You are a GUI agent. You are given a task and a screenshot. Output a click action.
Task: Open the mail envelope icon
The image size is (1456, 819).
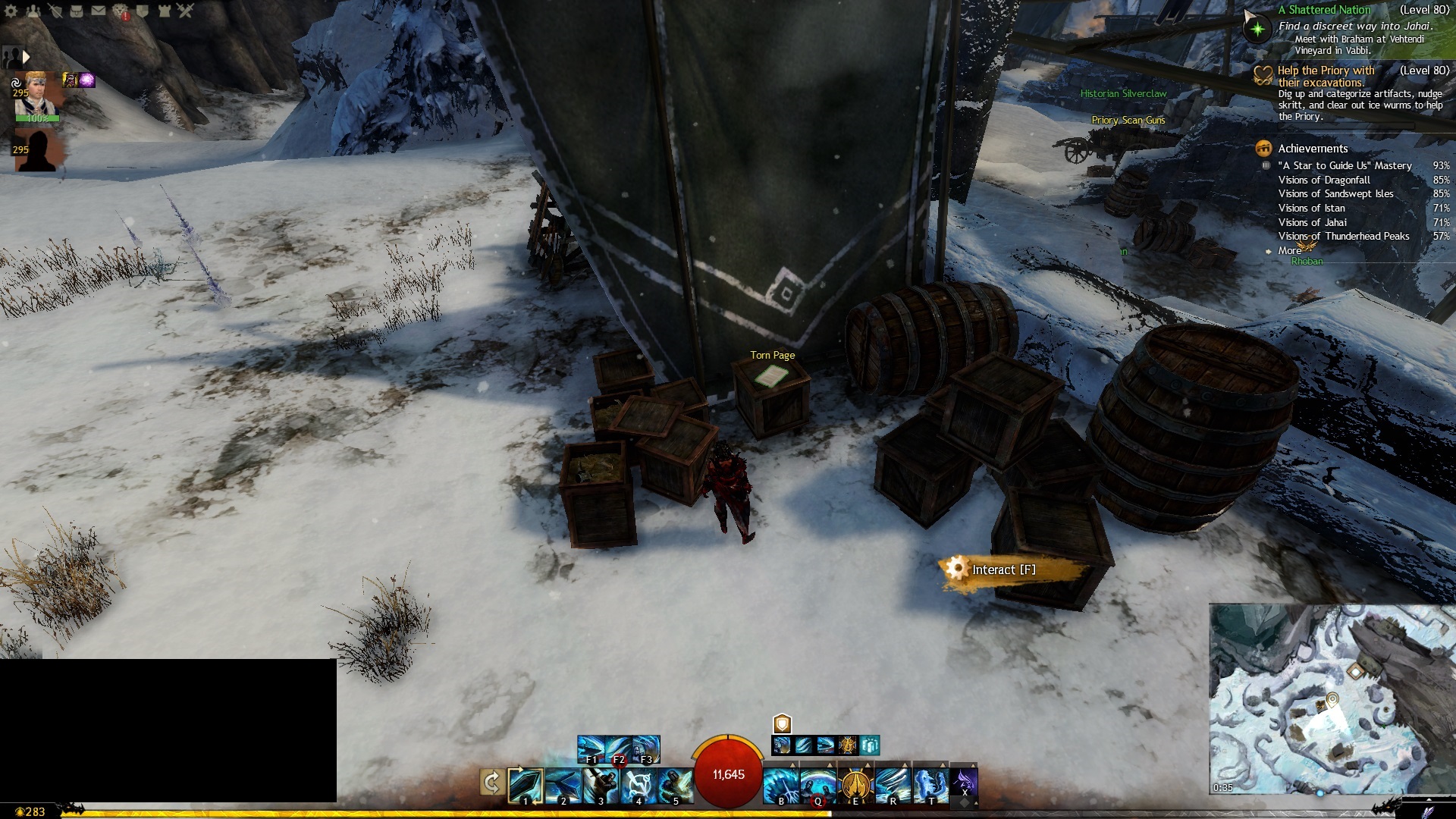click(99, 11)
